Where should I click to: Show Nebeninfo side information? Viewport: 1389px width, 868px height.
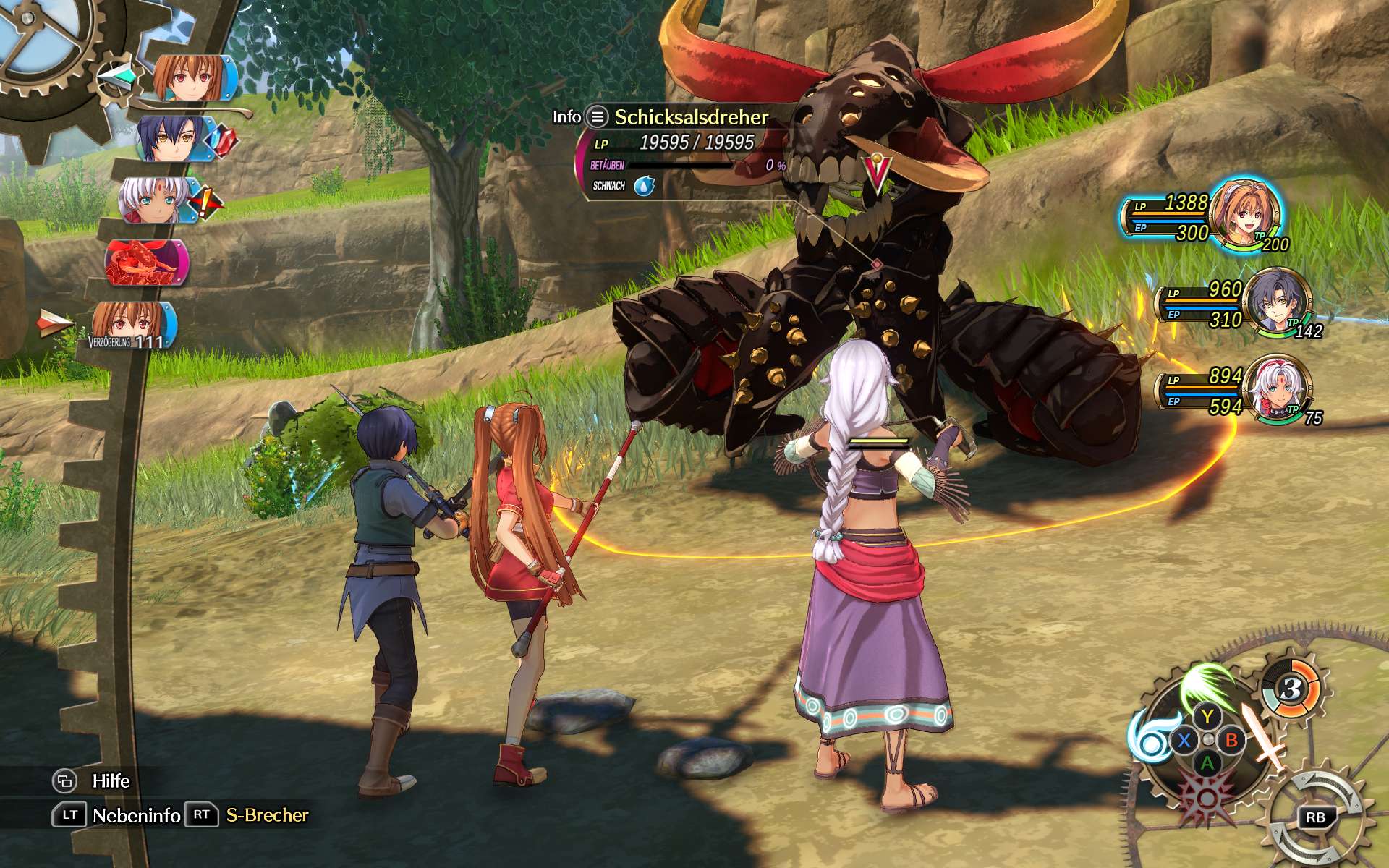pos(136,816)
